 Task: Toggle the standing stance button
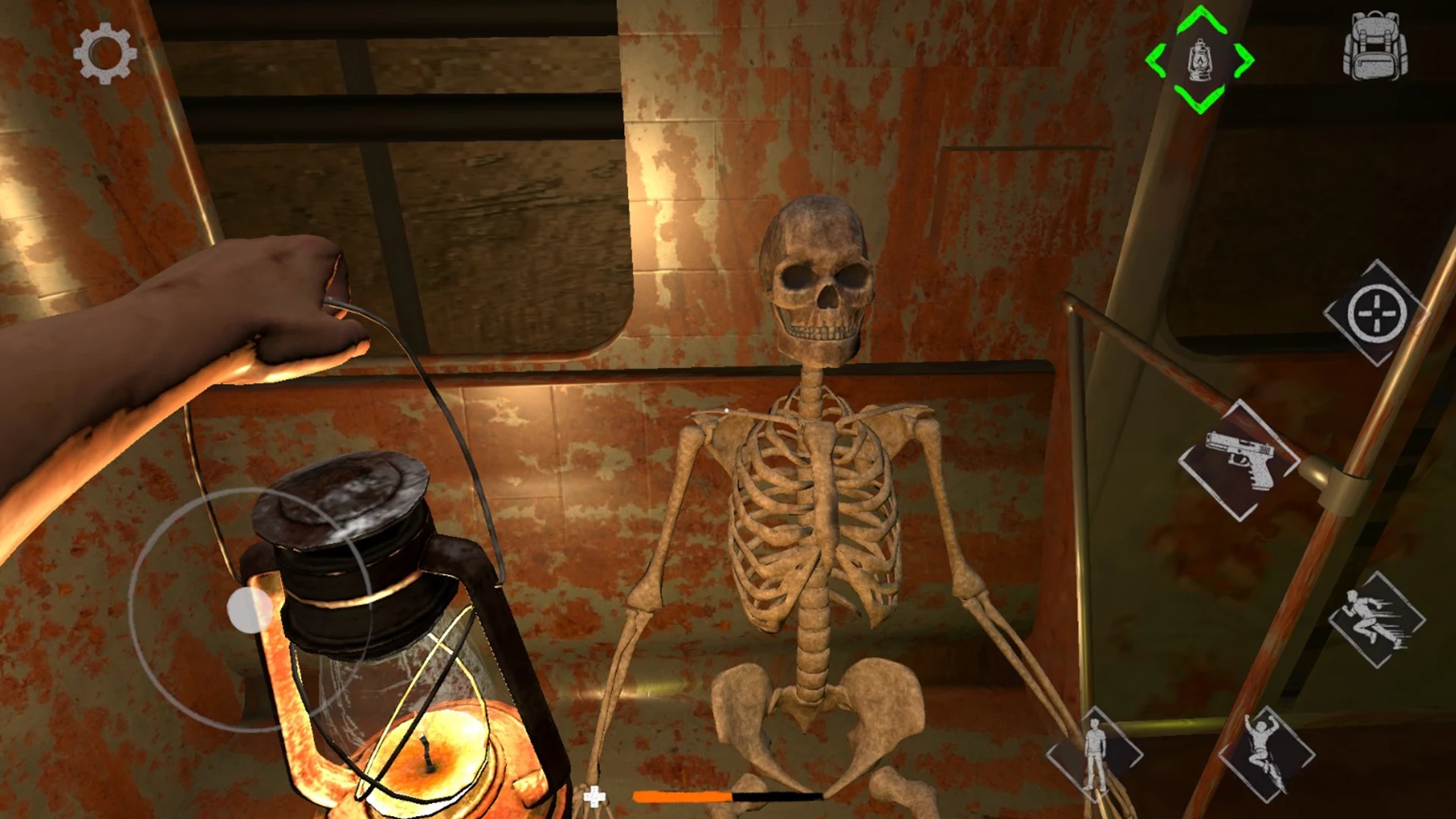(x=1094, y=754)
